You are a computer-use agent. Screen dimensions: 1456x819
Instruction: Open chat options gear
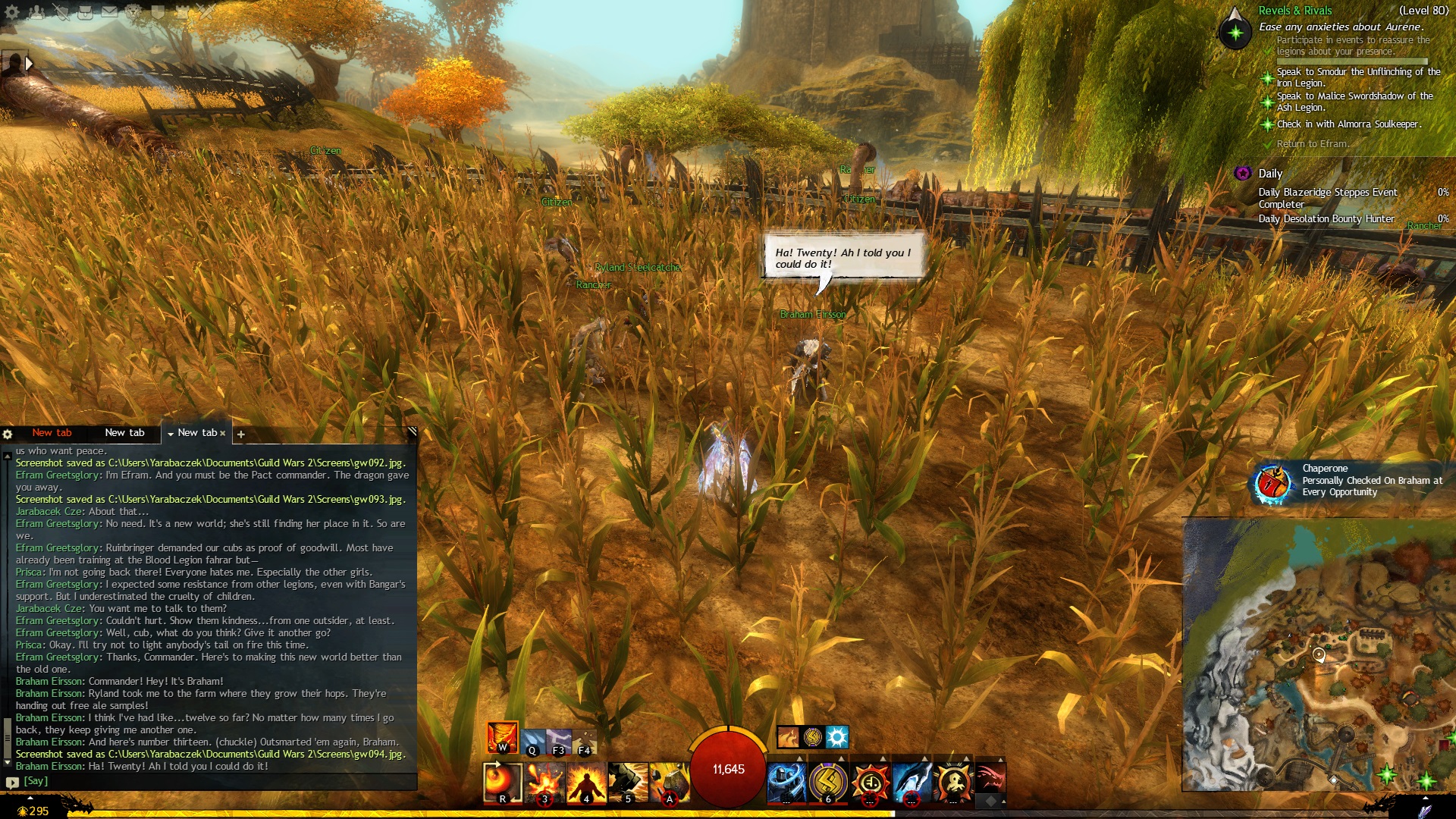coord(8,435)
